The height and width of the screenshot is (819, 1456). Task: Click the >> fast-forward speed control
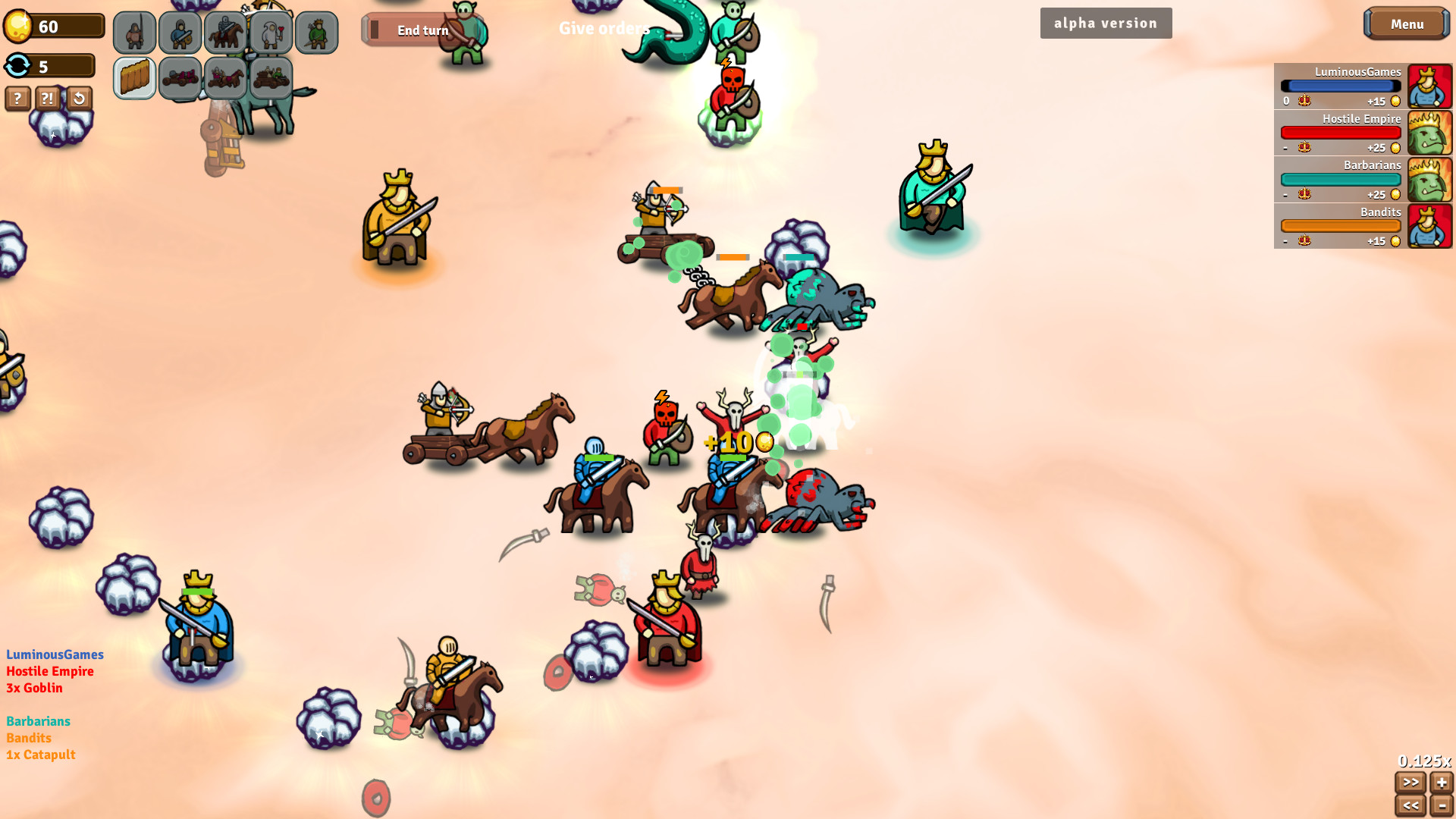click(1410, 783)
